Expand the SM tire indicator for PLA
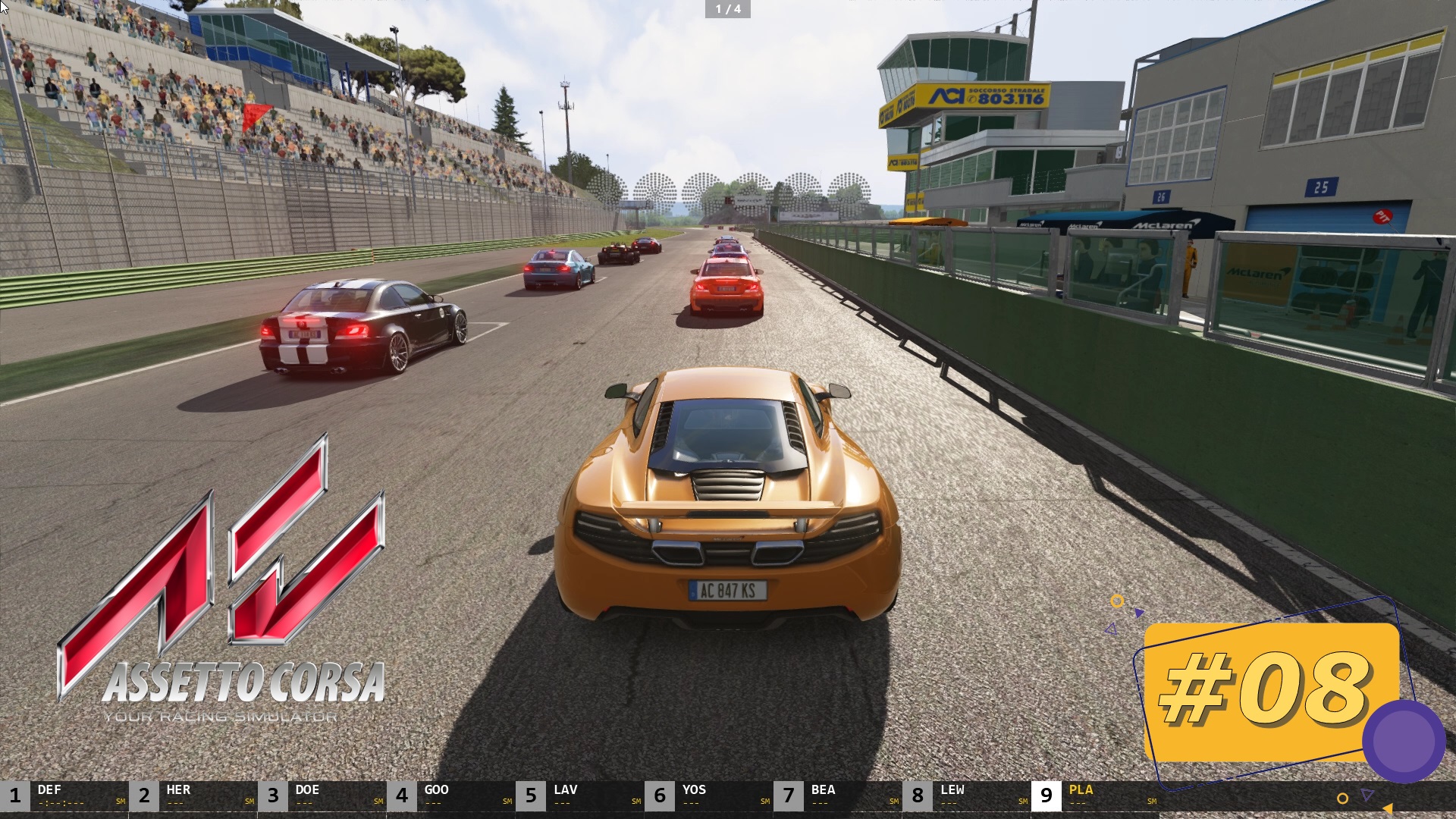Screen dimensions: 1456x819 point(1153,800)
